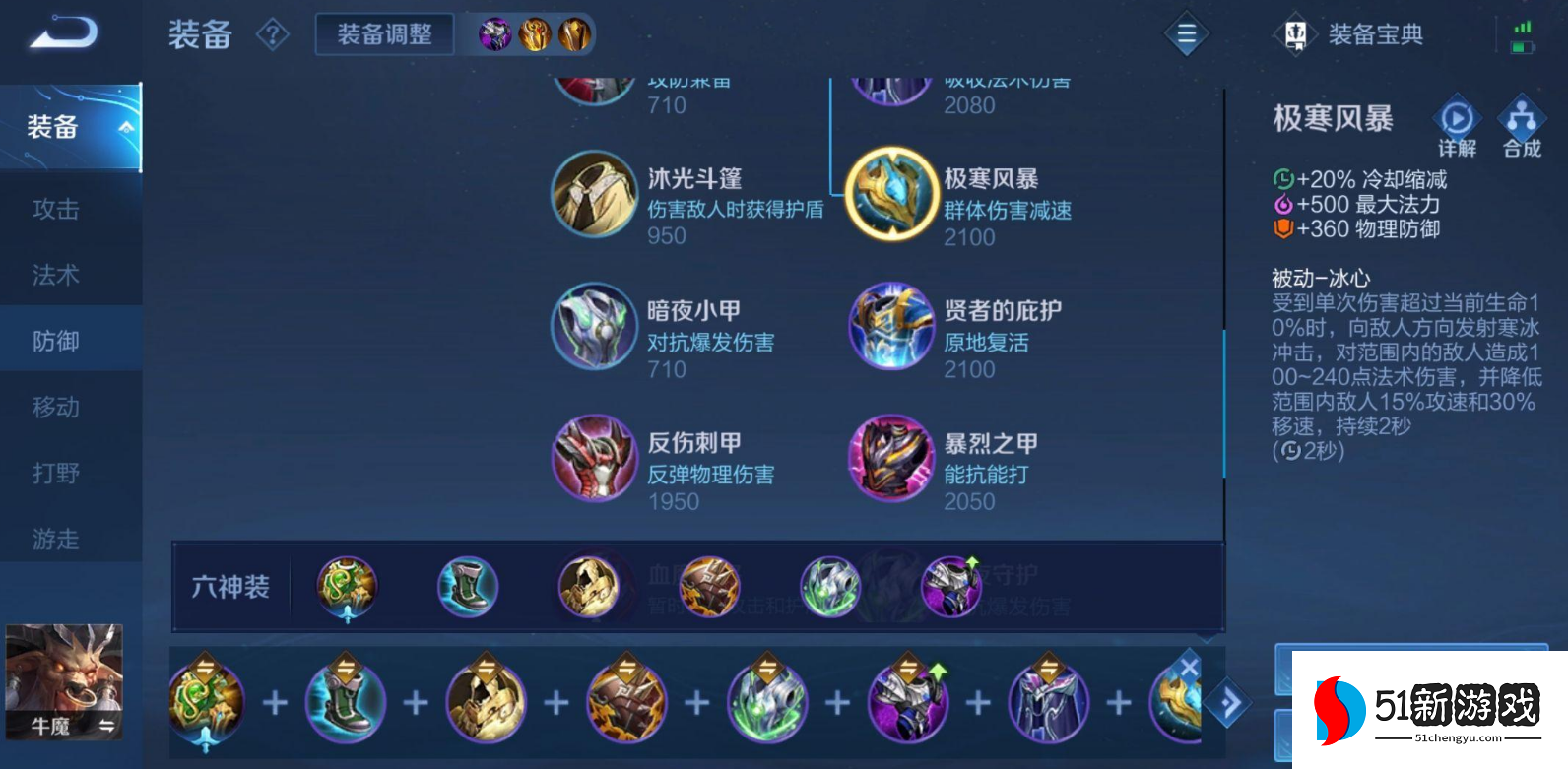The width and height of the screenshot is (1568, 769).
Task: Select the 暗夜小甲 armor icon
Action: (x=595, y=326)
